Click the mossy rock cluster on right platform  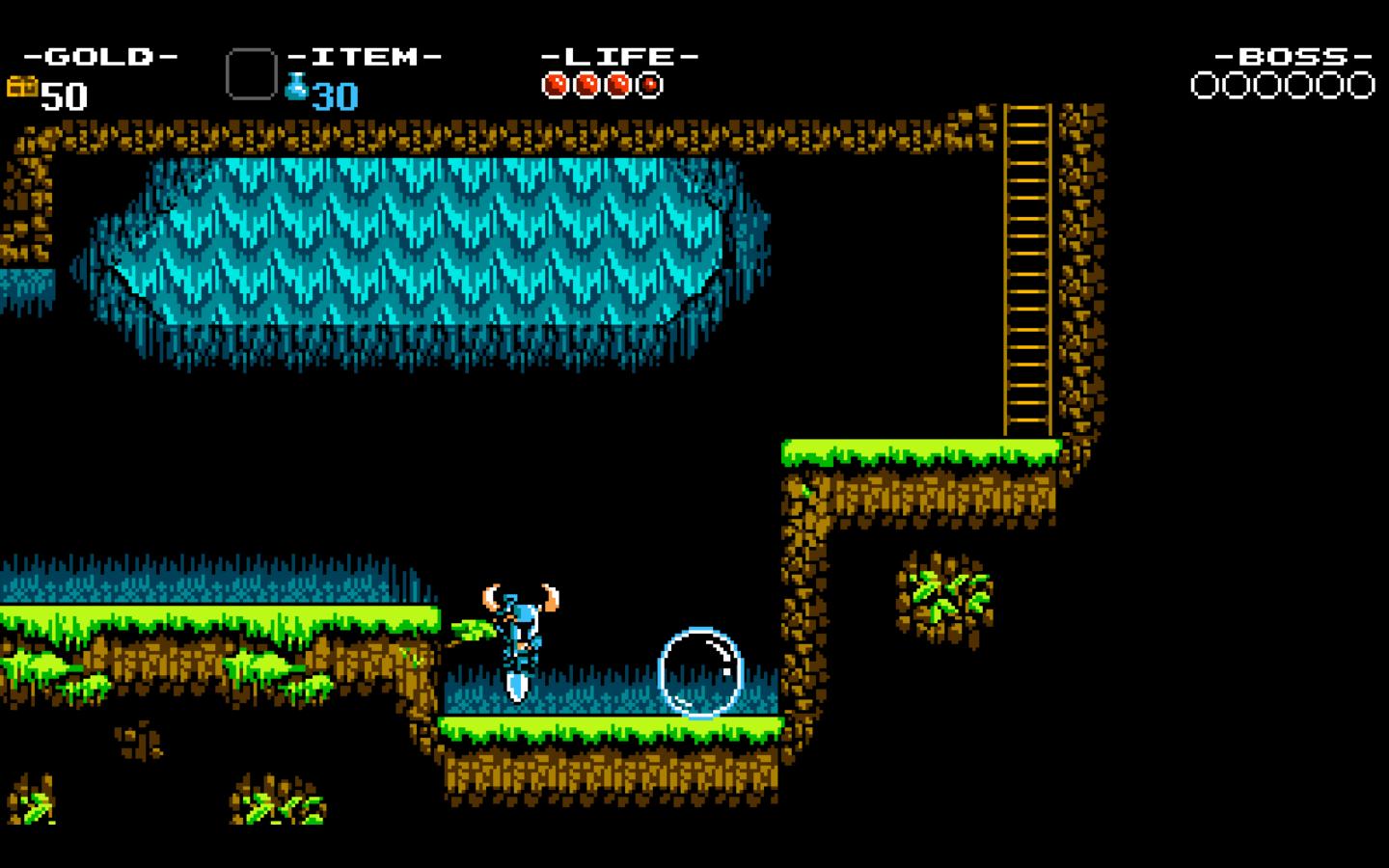tap(943, 596)
